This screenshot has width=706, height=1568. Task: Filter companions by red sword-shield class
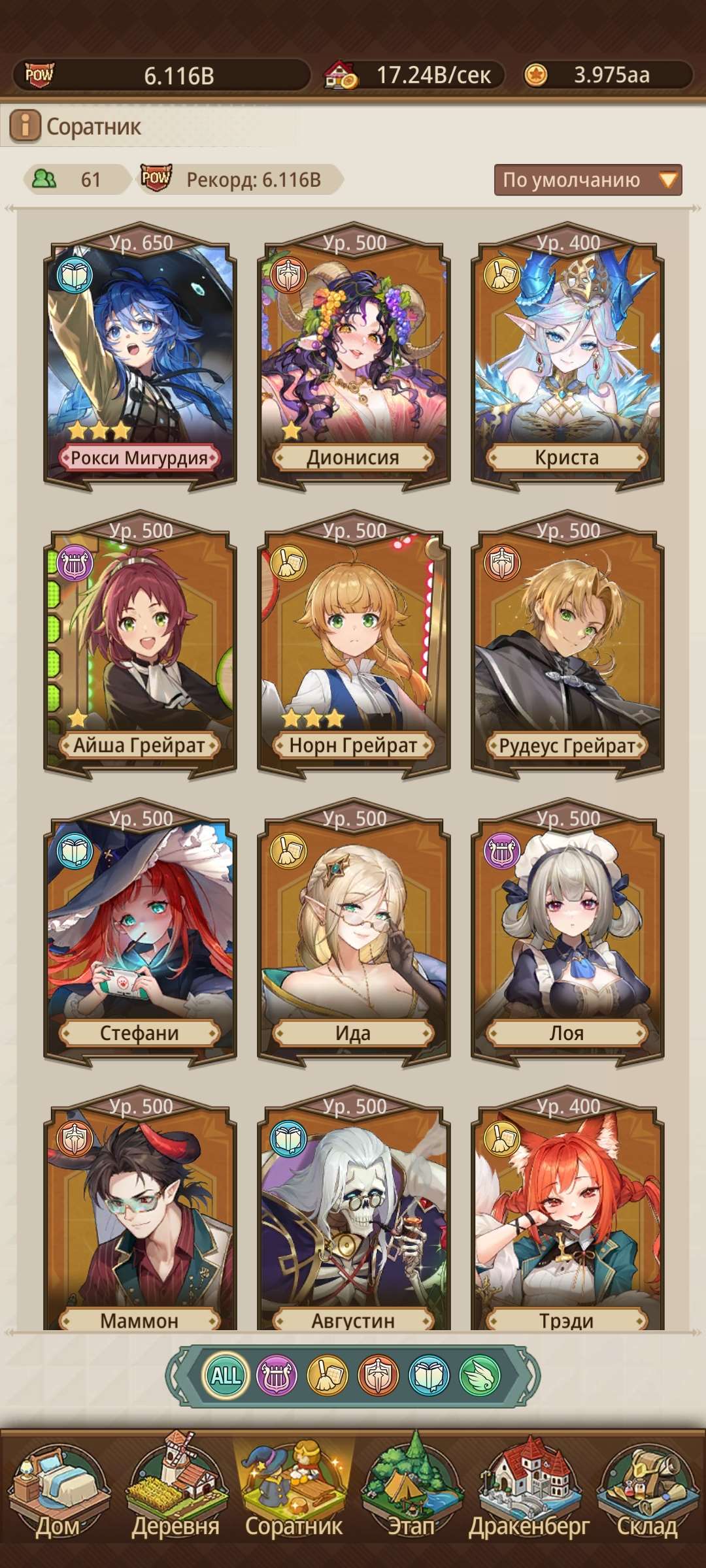pyautogui.click(x=378, y=1375)
